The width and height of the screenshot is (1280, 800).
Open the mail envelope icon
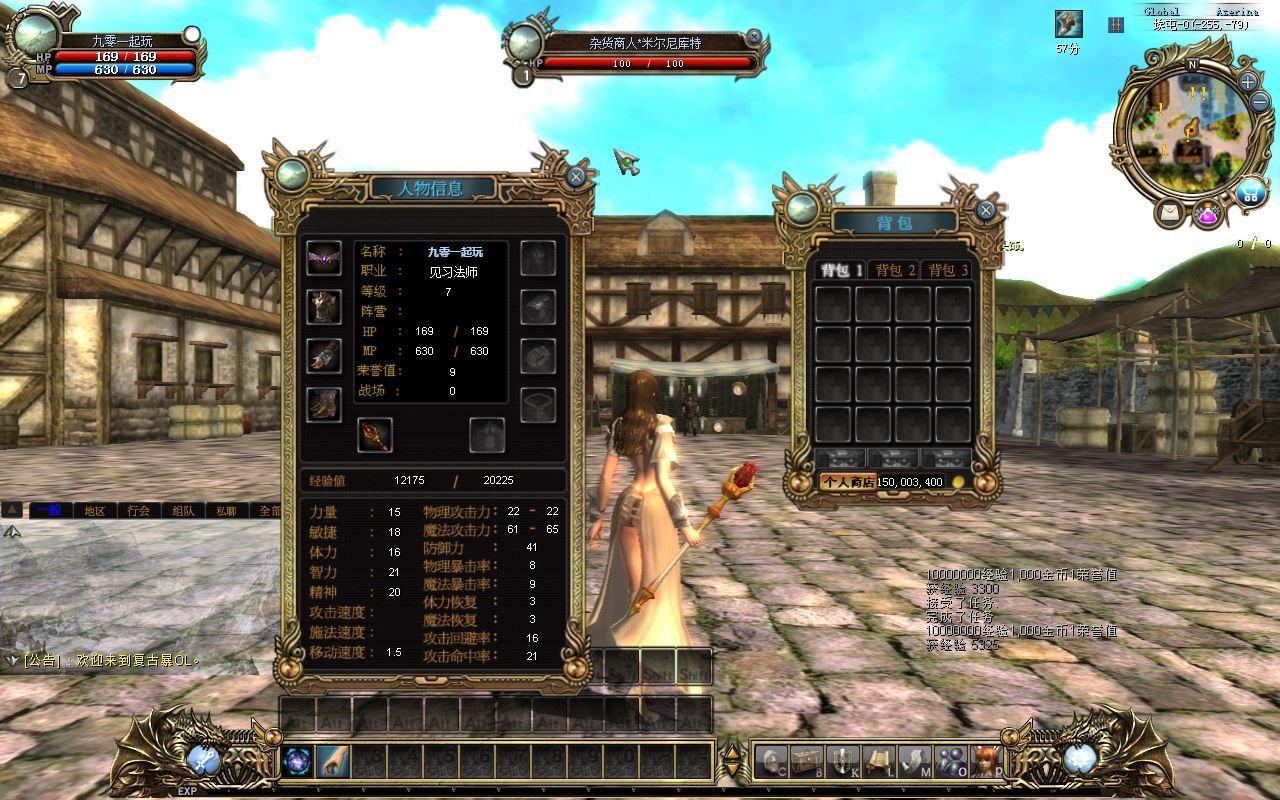1168,212
